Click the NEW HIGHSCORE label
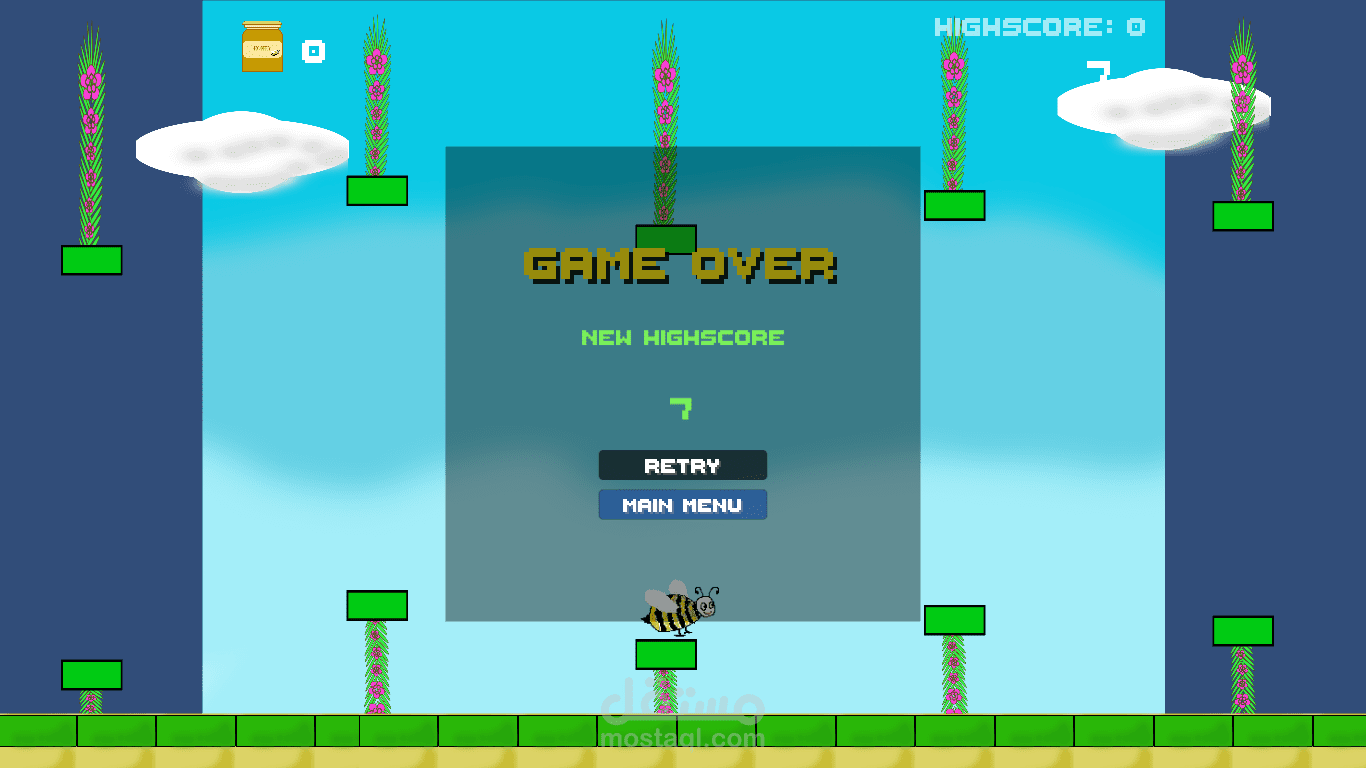Screen dimensions: 1366x768 tap(682, 337)
